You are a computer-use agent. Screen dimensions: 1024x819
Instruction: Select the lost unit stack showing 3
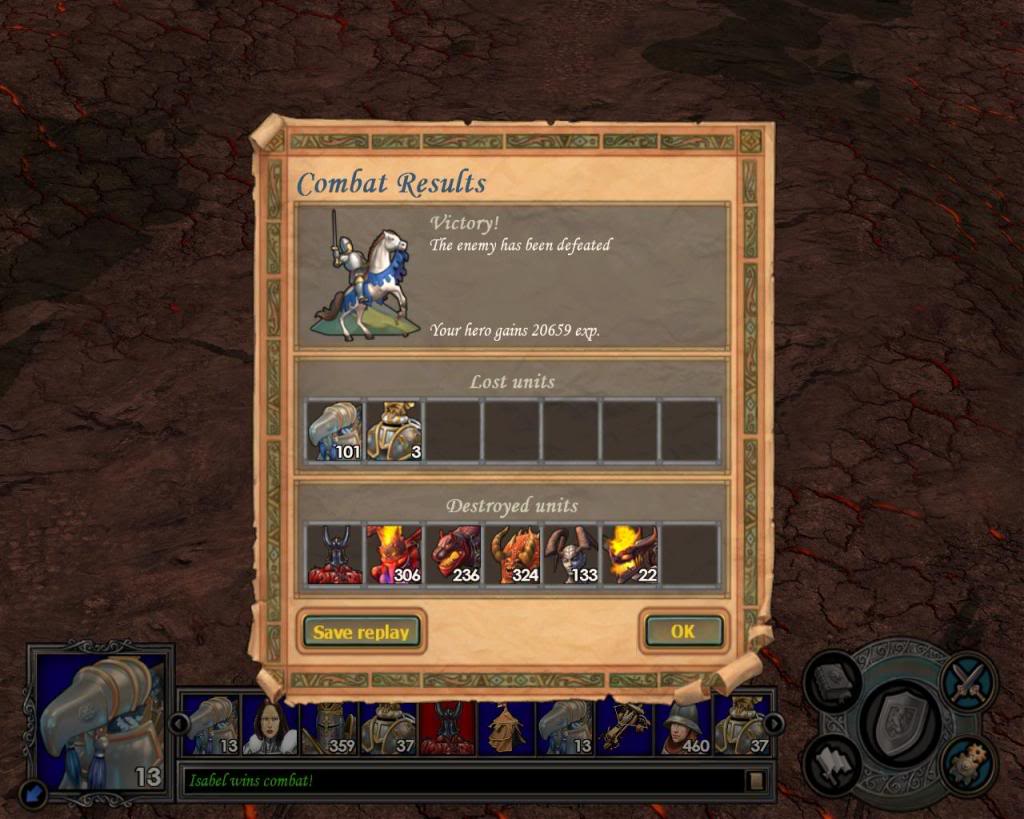pyautogui.click(x=394, y=431)
